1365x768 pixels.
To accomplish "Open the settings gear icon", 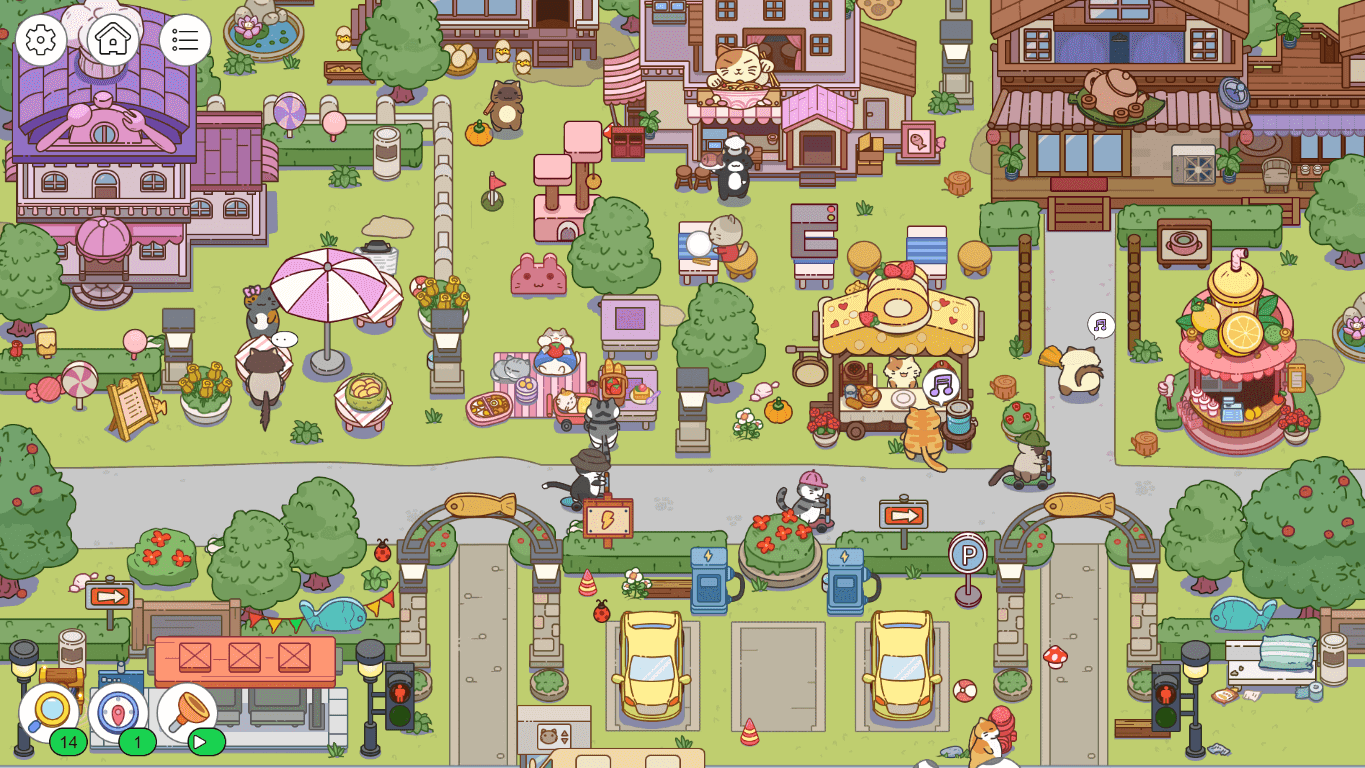I will (x=41, y=40).
